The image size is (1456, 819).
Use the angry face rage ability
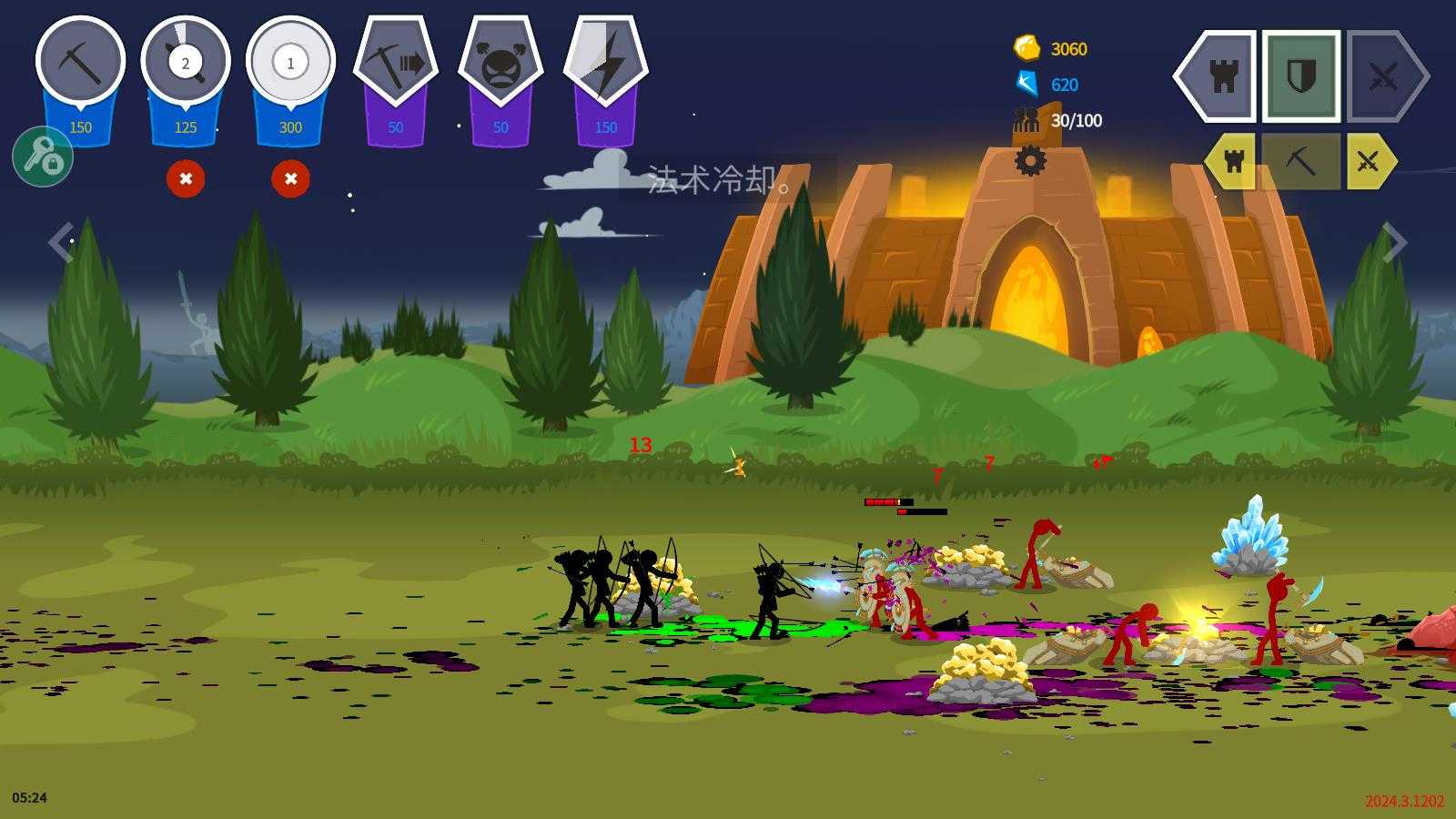tap(500, 63)
